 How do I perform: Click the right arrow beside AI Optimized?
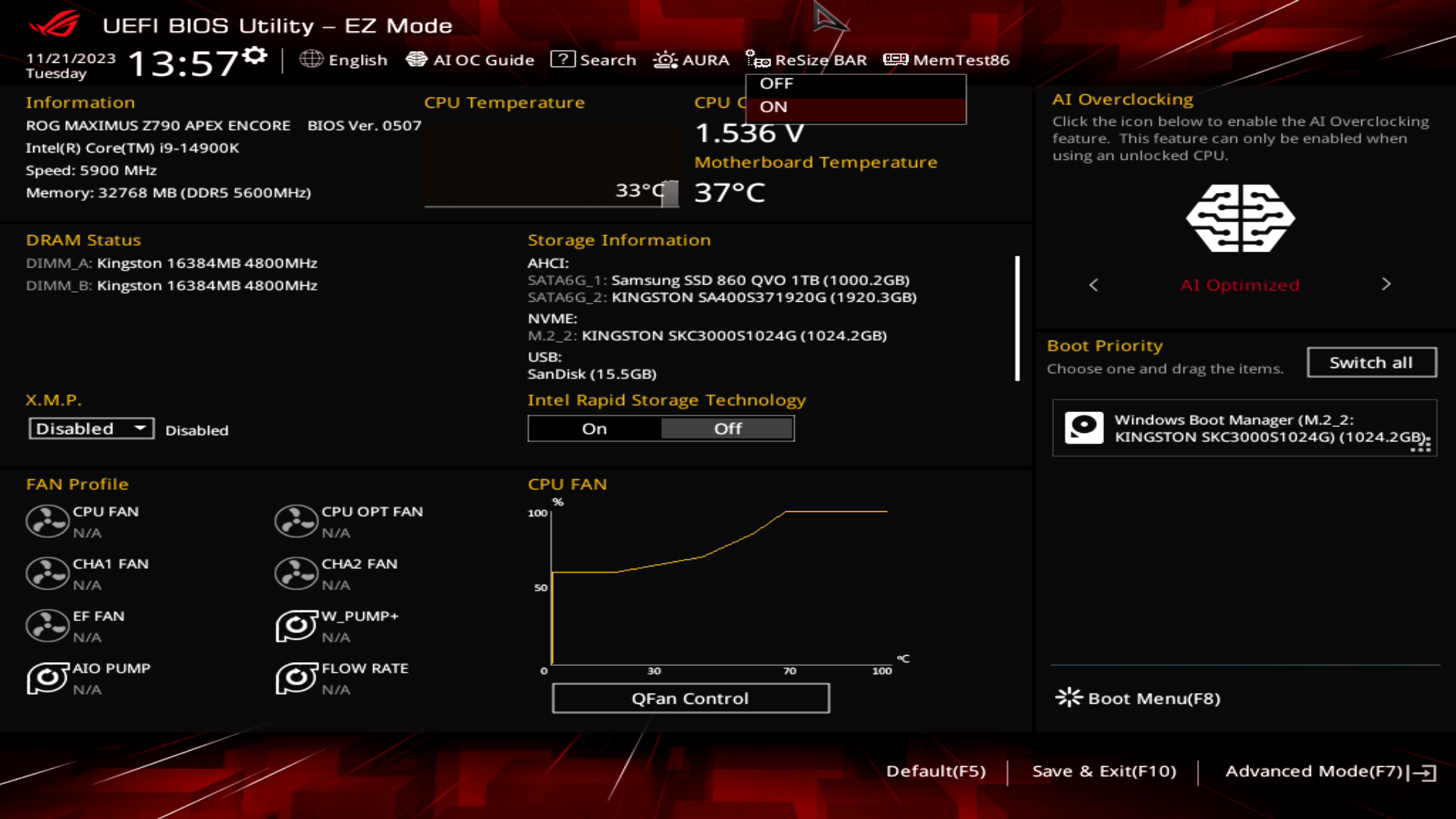pyautogui.click(x=1386, y=284)
